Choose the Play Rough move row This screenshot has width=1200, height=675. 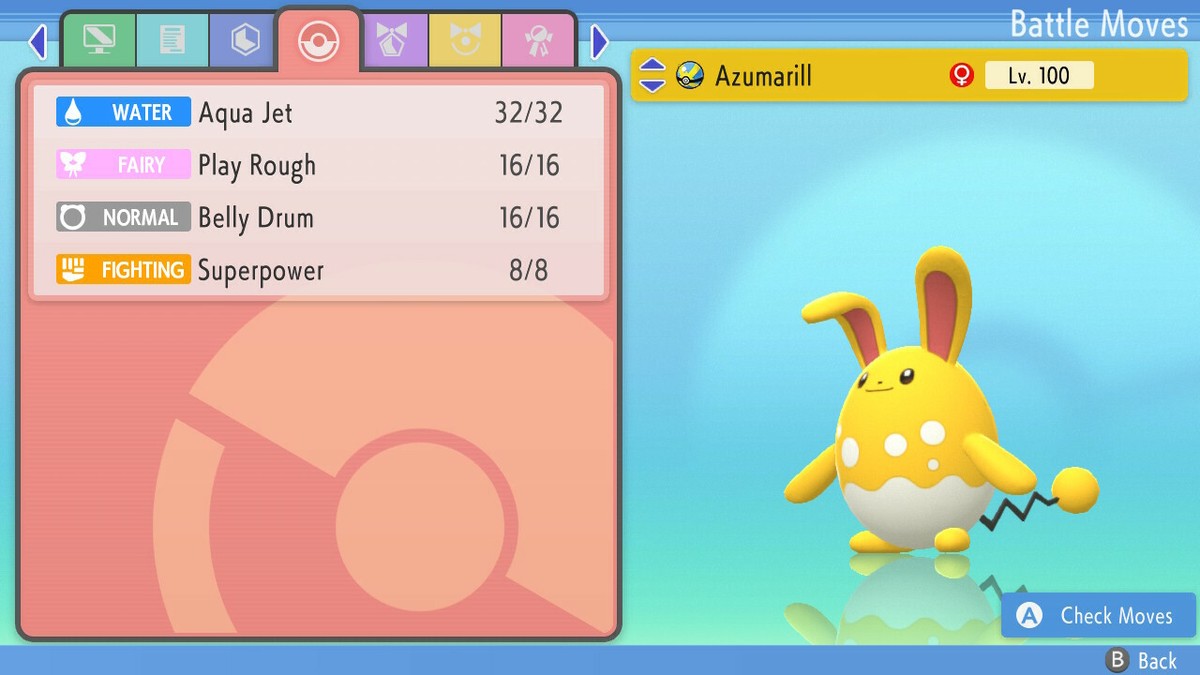click(x=318, y=165)
